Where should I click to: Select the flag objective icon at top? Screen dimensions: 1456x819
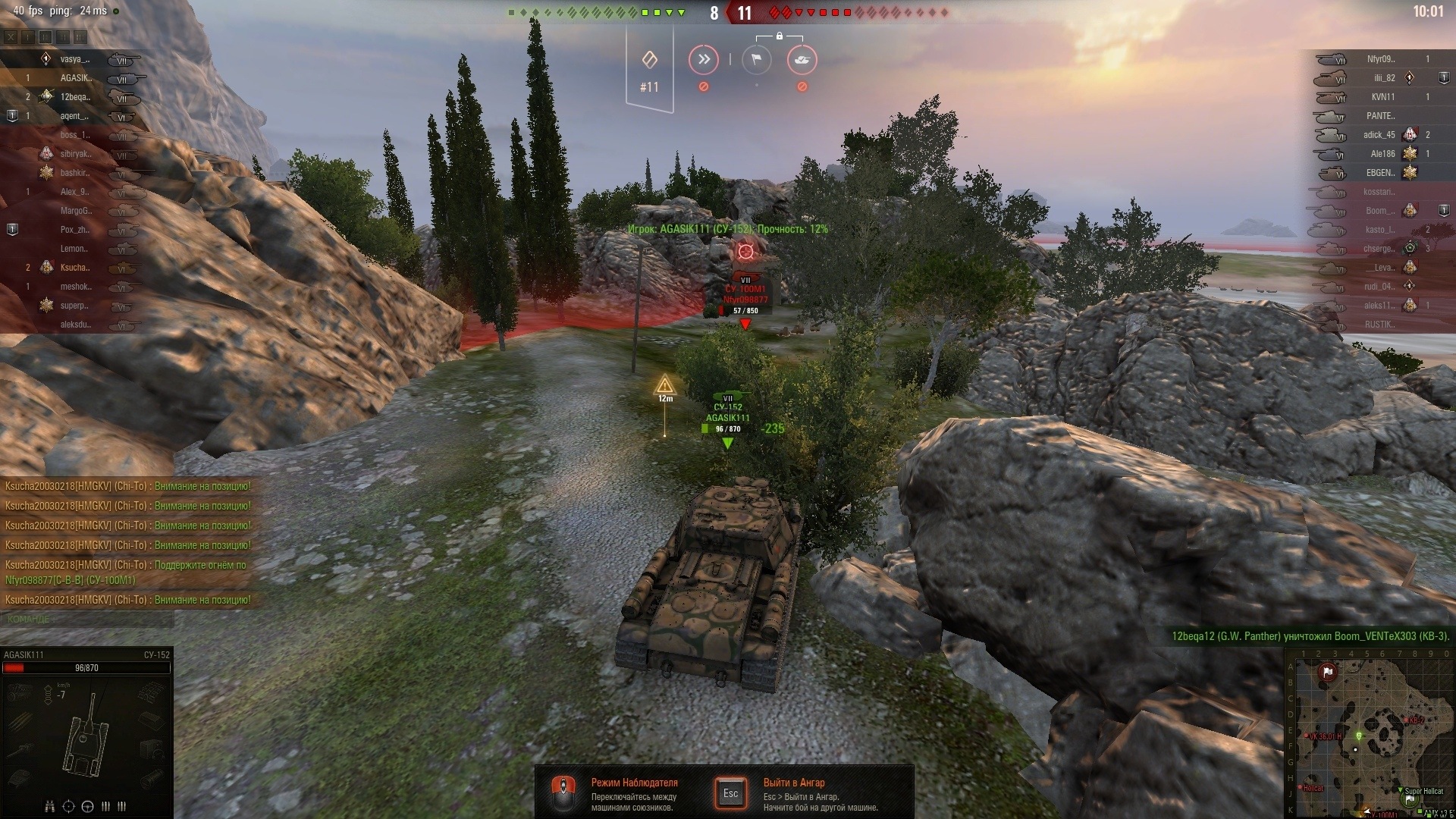pyautogui.click(x=756, y=60)
